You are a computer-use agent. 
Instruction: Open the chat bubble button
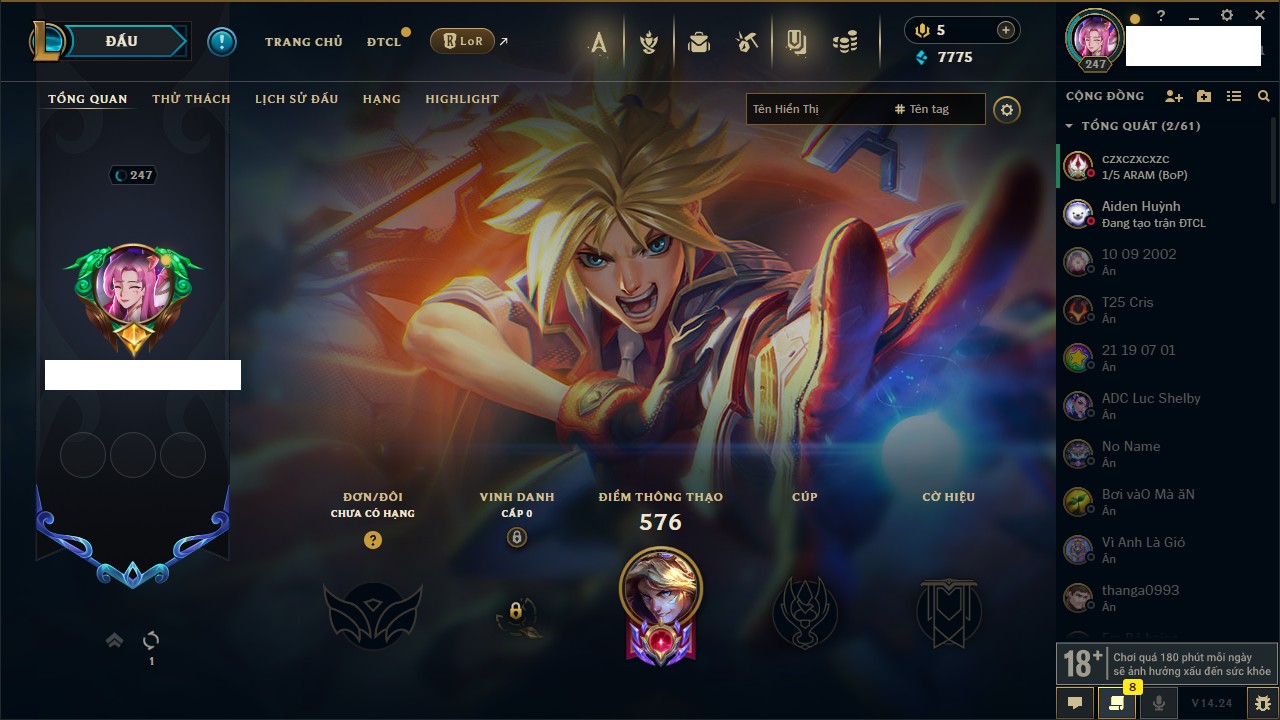(1075, 703)
